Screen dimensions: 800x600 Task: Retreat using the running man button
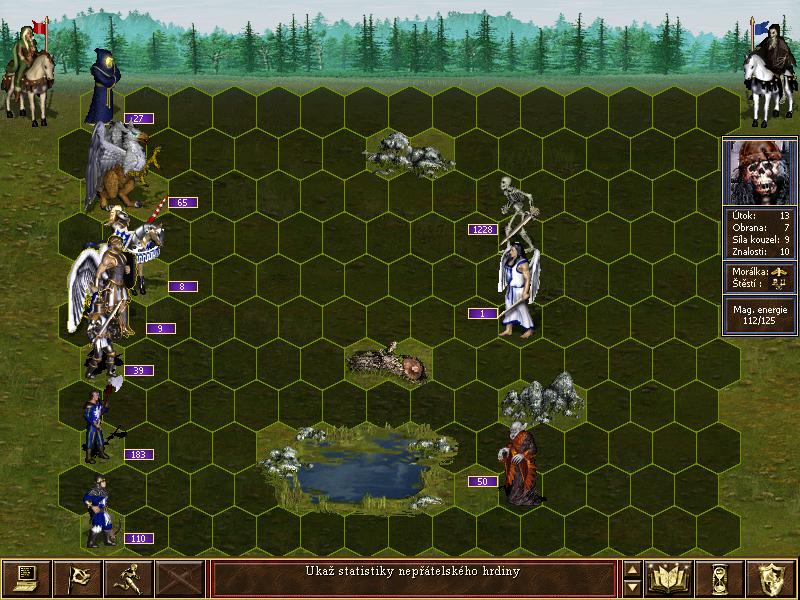pos(128,577)
